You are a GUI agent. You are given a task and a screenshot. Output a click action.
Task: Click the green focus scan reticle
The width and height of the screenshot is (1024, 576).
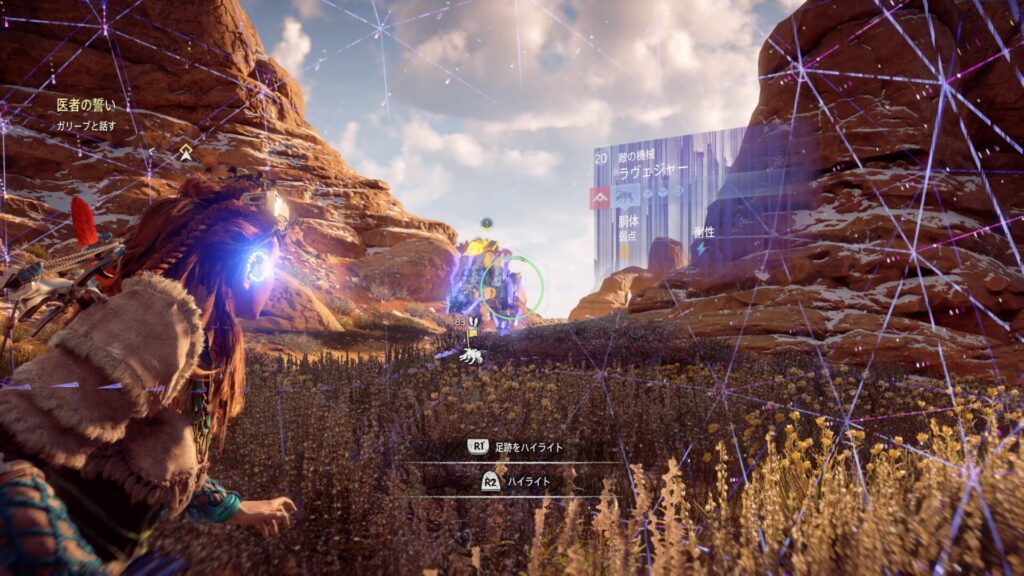(511, 289)
